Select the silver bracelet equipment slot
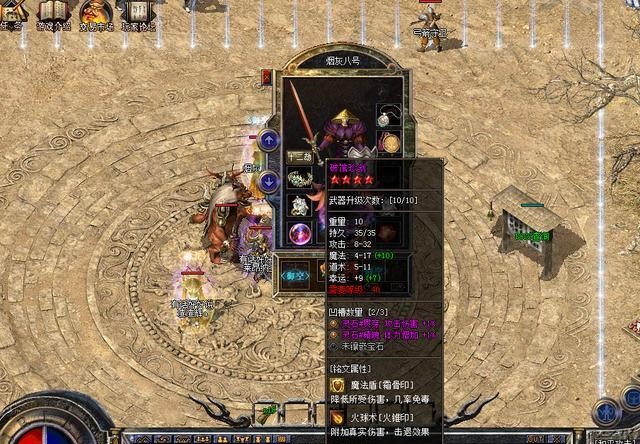The height and width of the screenshot is (444, 640). pos(299,179)
